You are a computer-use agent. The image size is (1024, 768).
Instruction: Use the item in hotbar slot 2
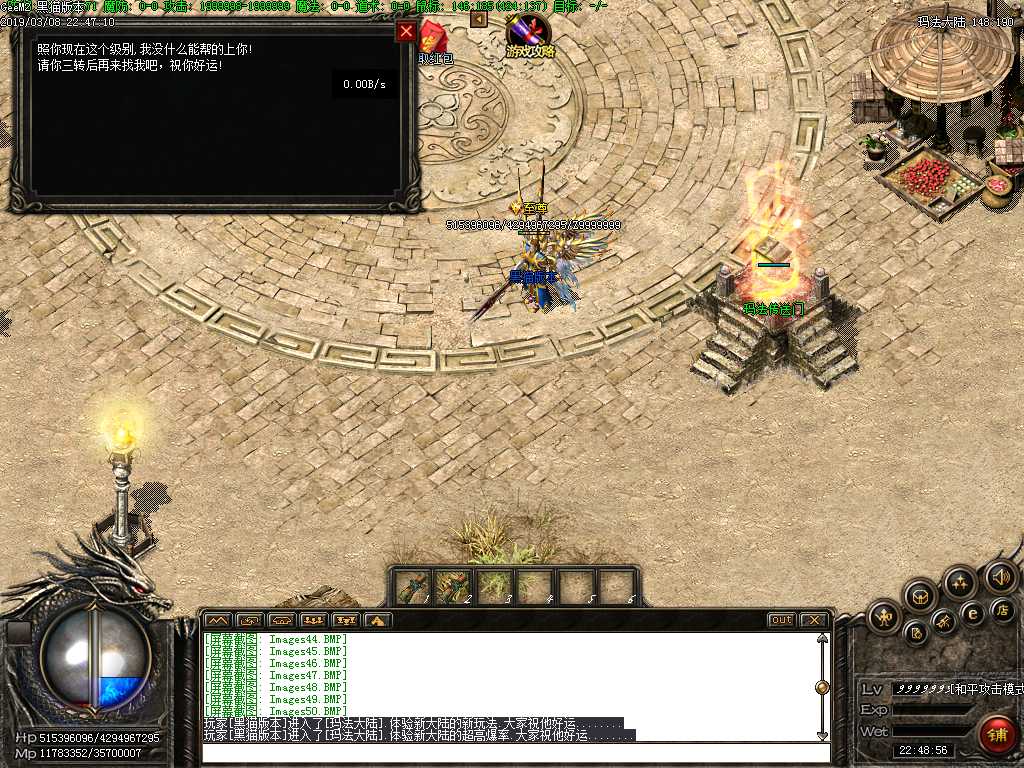tap(453, 586)
